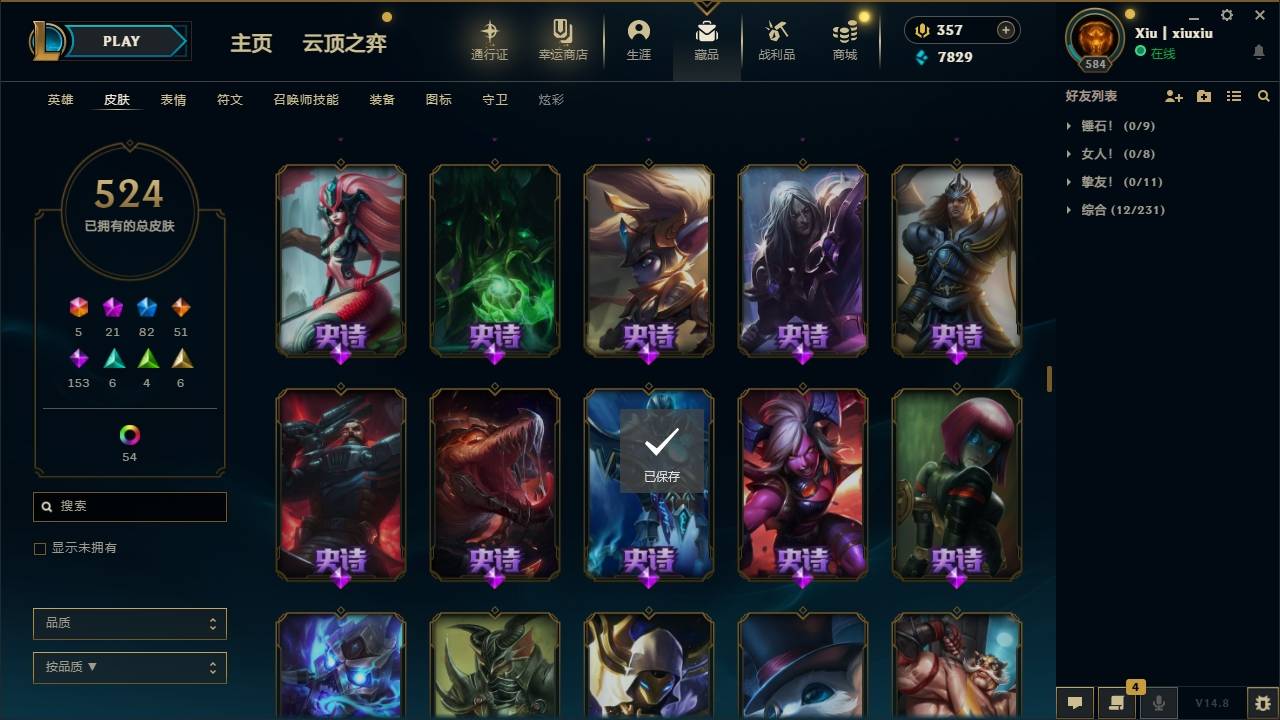
Task: Toggle the notification bell under the profile
Action: 1258,52
